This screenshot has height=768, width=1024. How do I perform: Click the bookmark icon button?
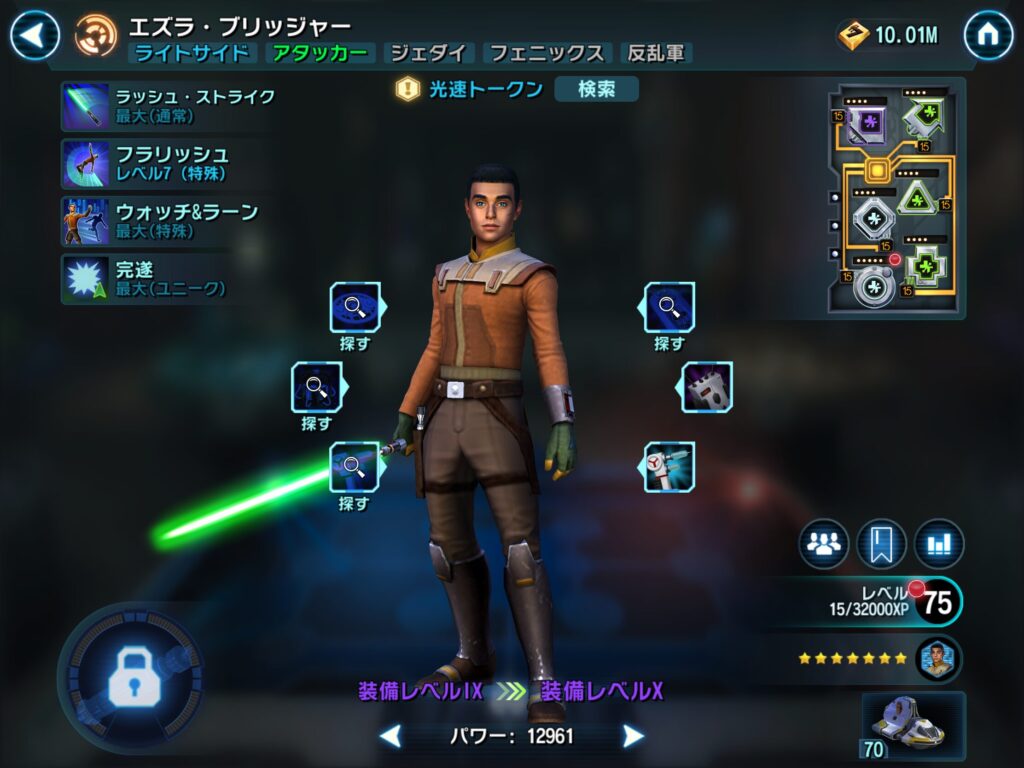click(881, 544)
